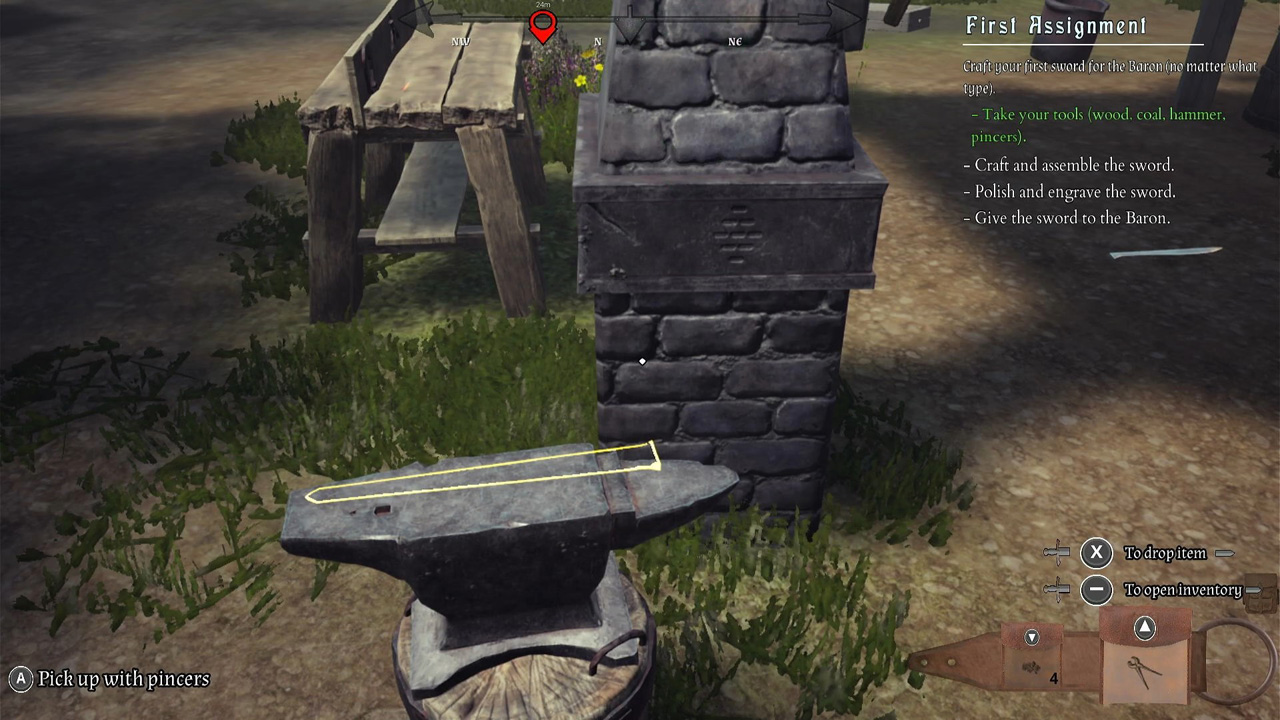
Task: Select the red waypoint marker on the compass
Action: (543, 25)
